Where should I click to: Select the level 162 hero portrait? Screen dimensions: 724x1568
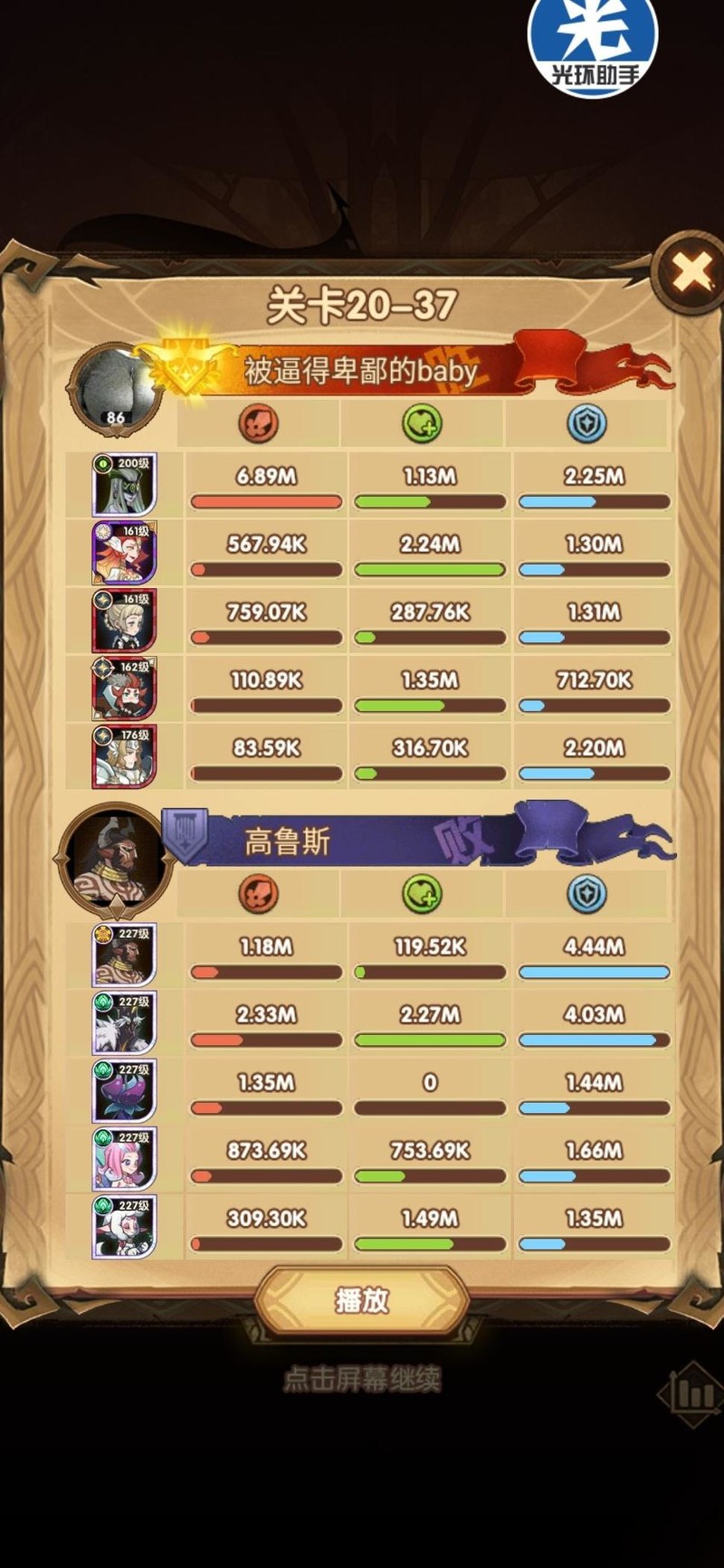(124, 689)
